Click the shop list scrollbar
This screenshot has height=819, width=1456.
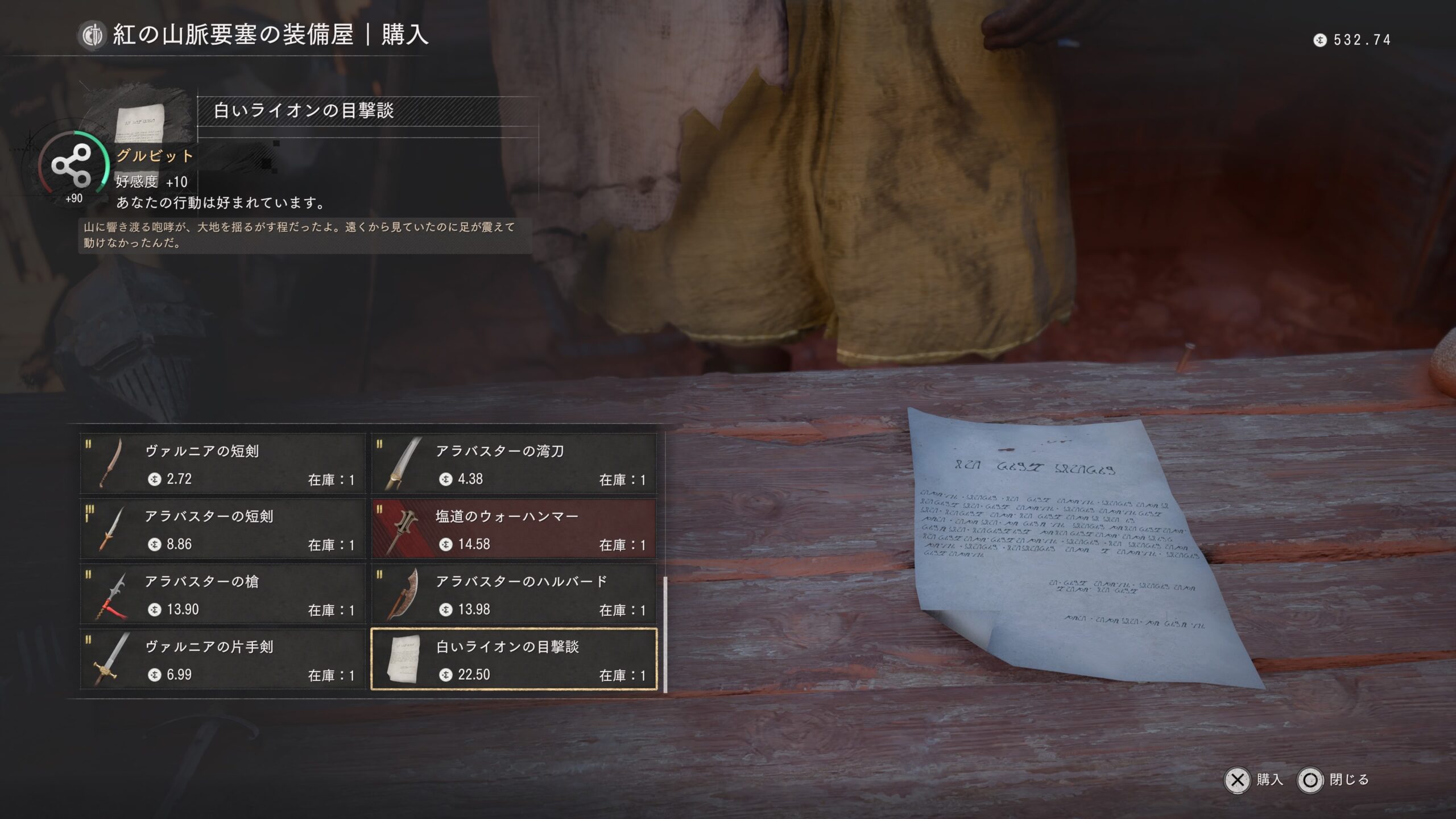tap(665, 634)
